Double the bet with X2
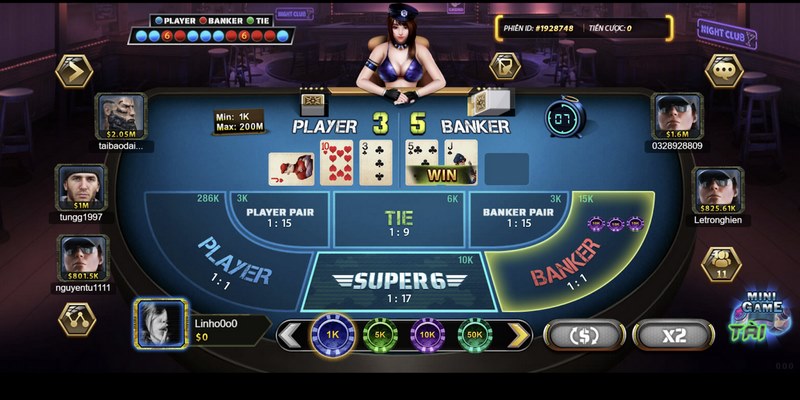This screenshot has width=800, height=400. coord(671,335)
